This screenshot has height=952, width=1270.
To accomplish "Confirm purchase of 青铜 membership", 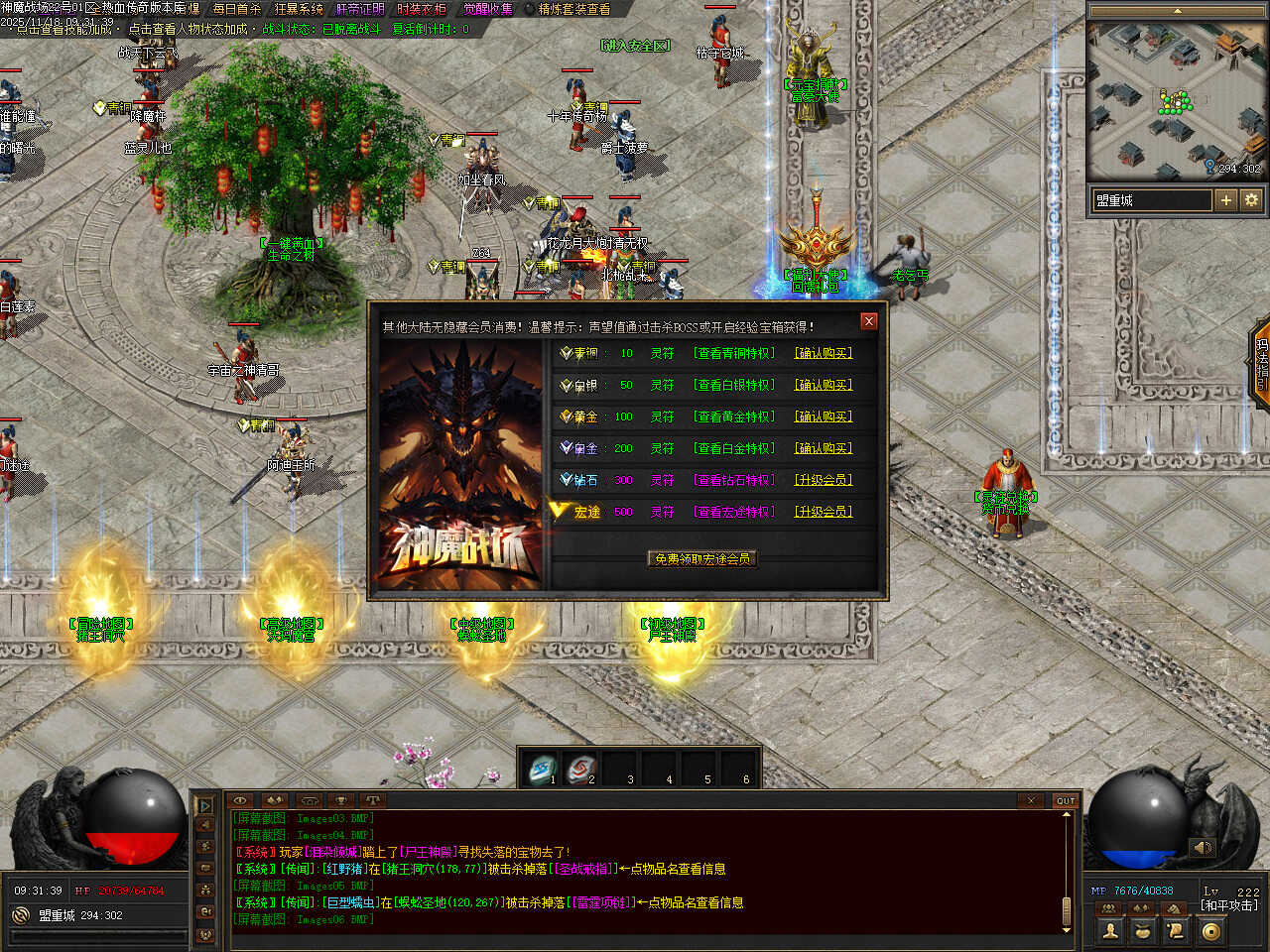I will pos(823,353).
